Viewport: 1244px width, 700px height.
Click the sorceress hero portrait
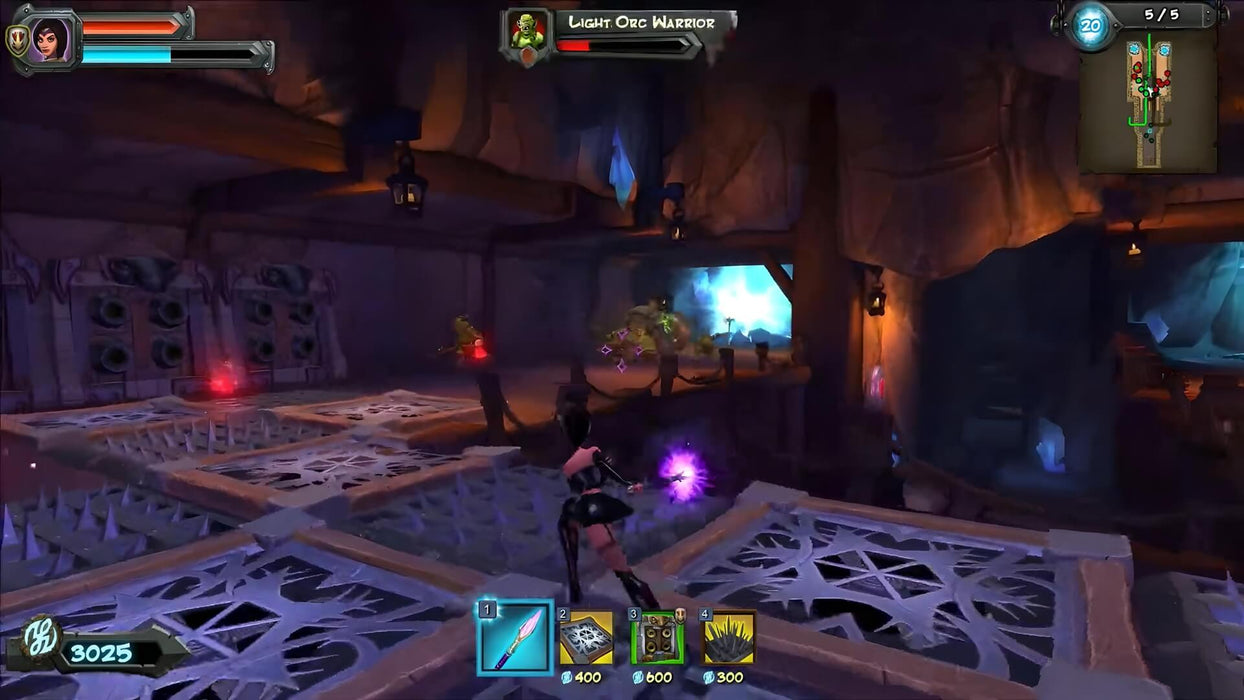(x=47, y=40)
